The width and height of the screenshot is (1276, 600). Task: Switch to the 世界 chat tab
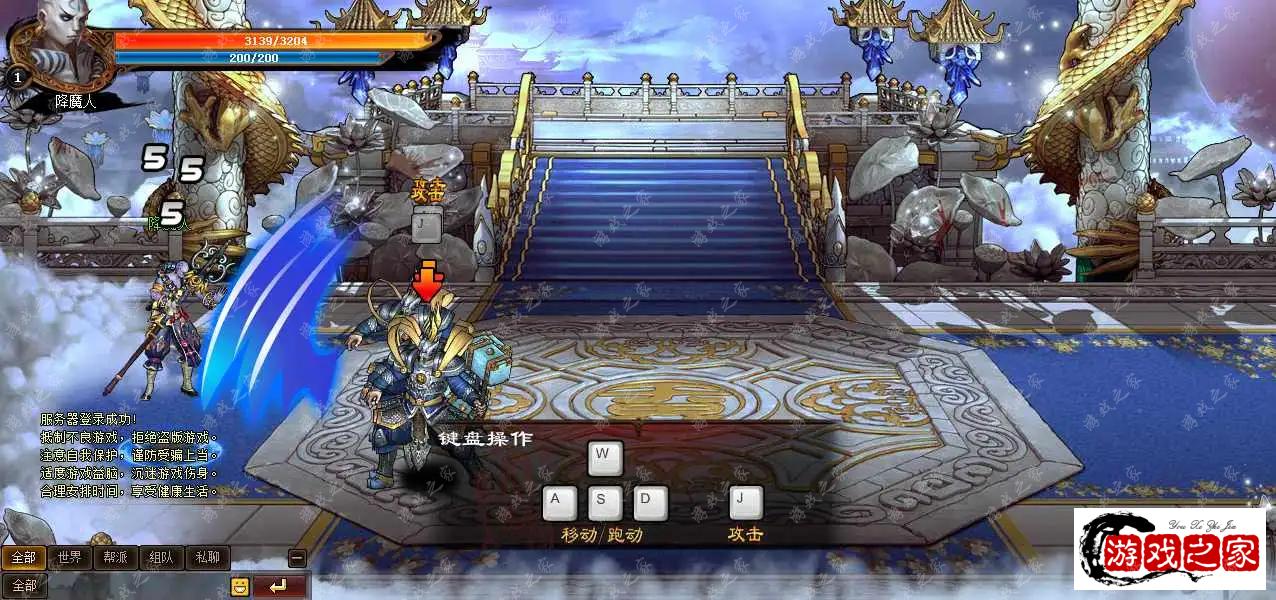[x=70, y=558]
